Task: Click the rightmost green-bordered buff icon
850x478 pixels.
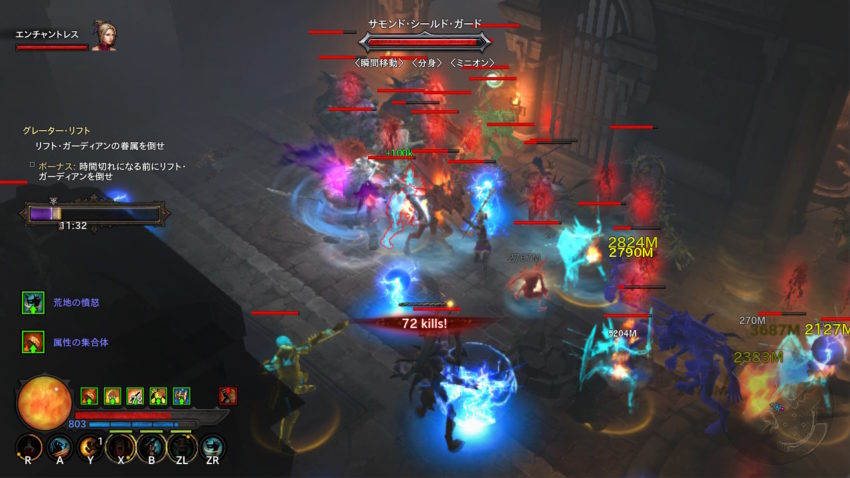Action: 181,396
